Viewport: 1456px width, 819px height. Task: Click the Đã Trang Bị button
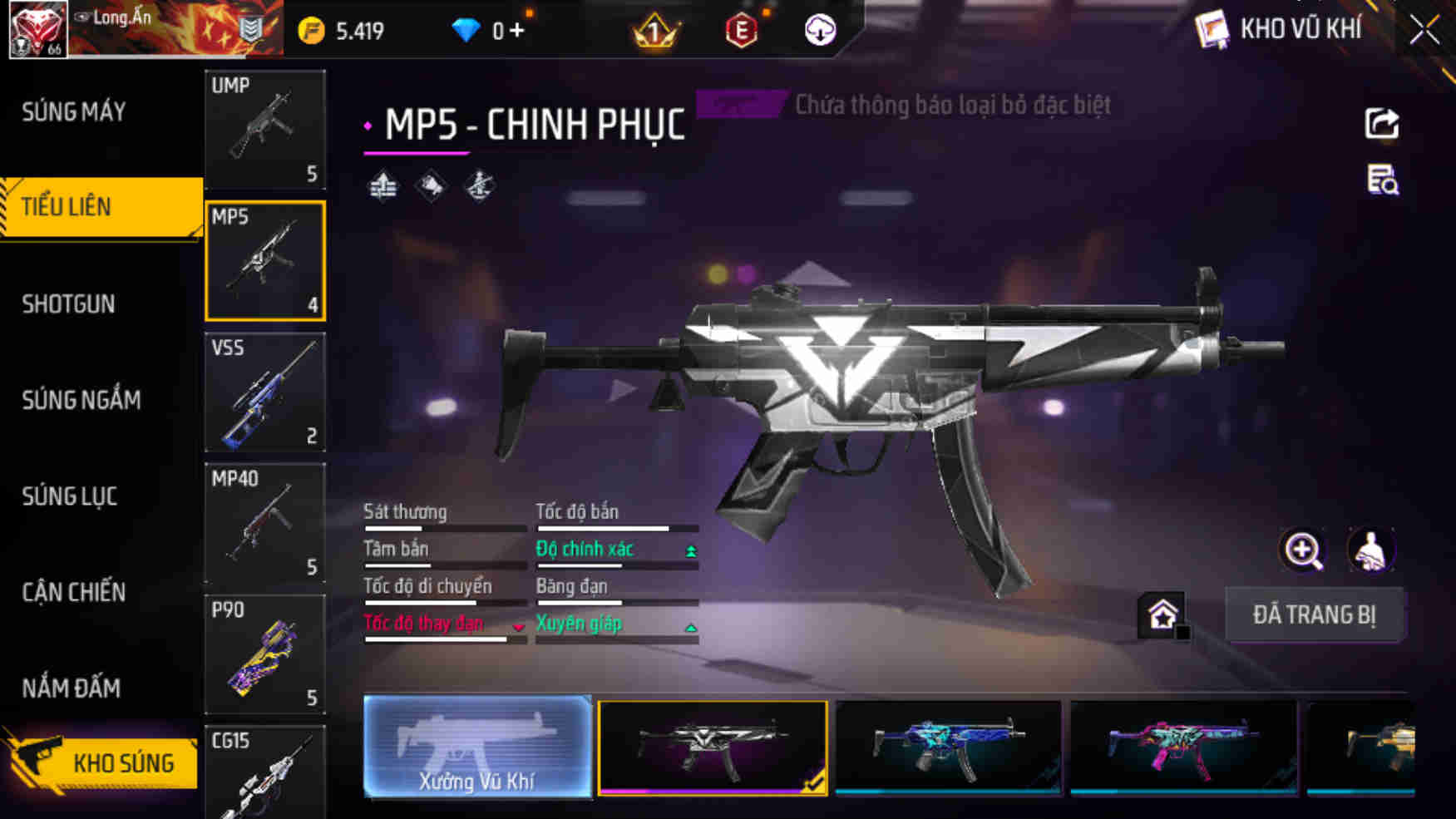click(x=1314, y=615)
